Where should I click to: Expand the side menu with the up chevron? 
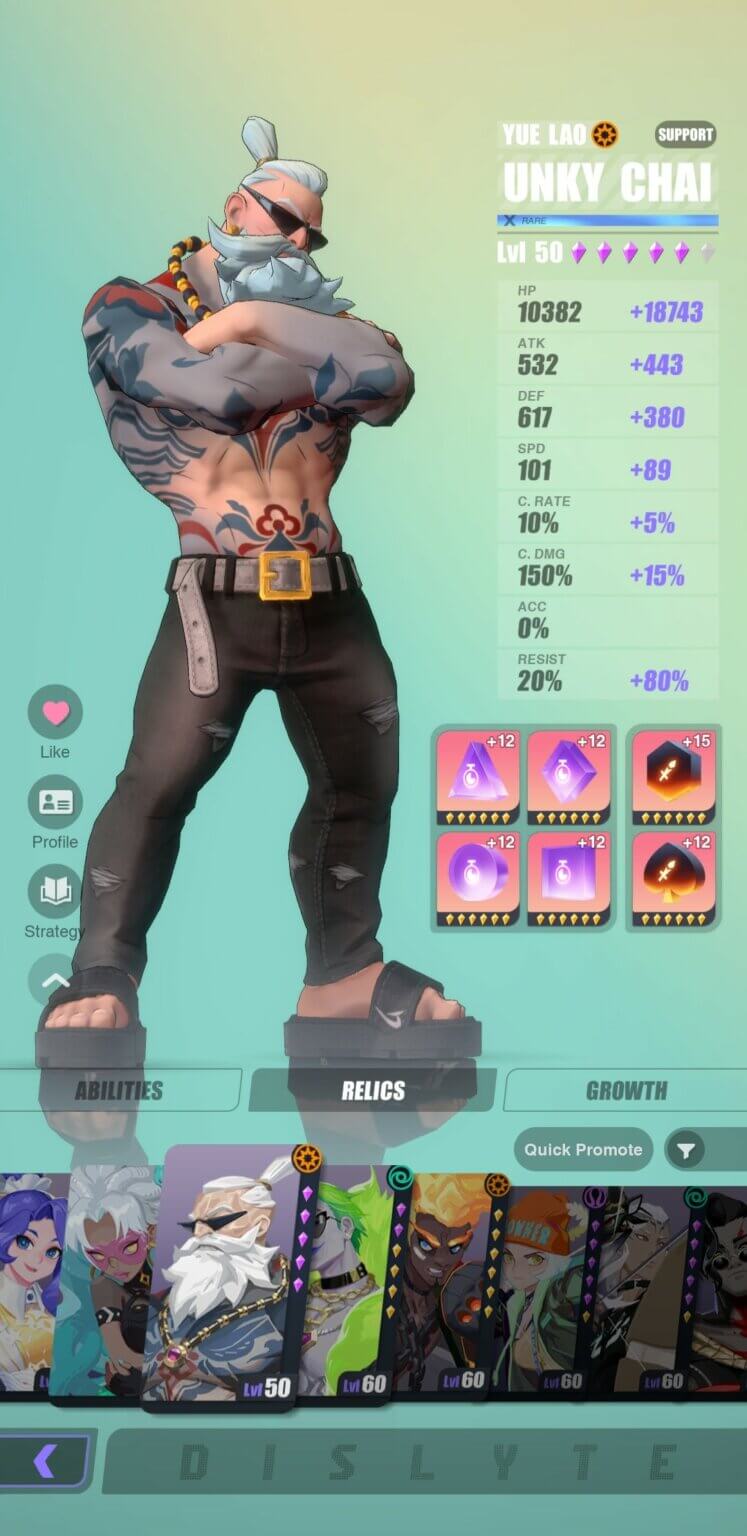pyautogui.click(x=55, y=980)
